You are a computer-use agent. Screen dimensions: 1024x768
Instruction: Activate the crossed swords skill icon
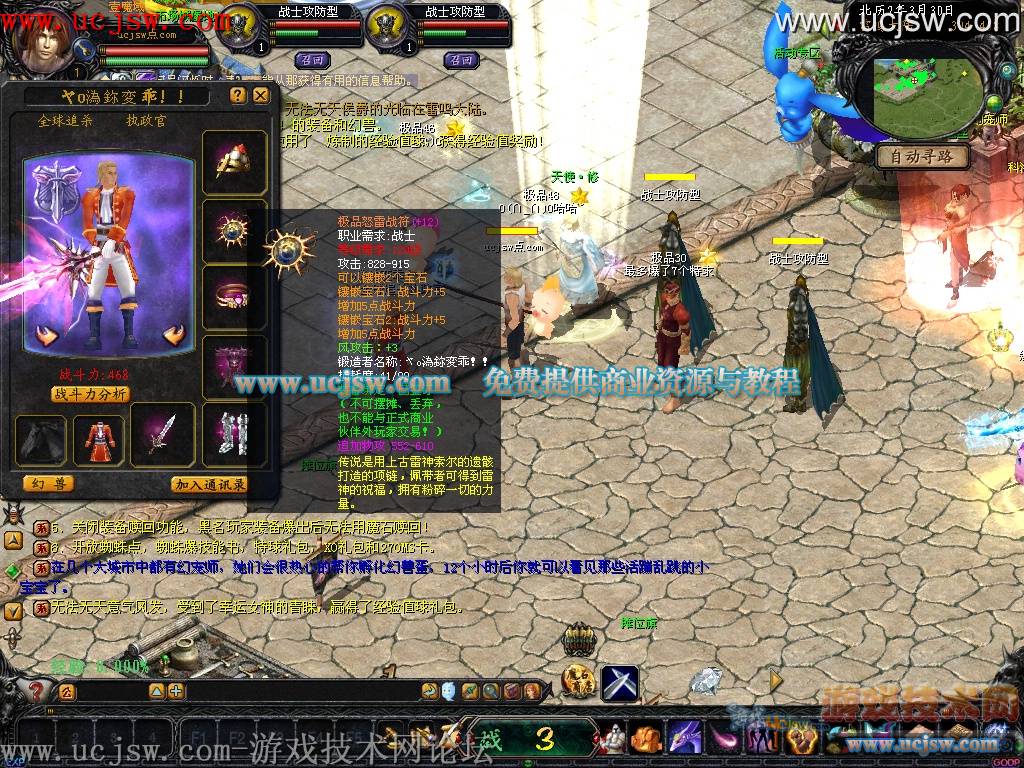pos(619,683)
